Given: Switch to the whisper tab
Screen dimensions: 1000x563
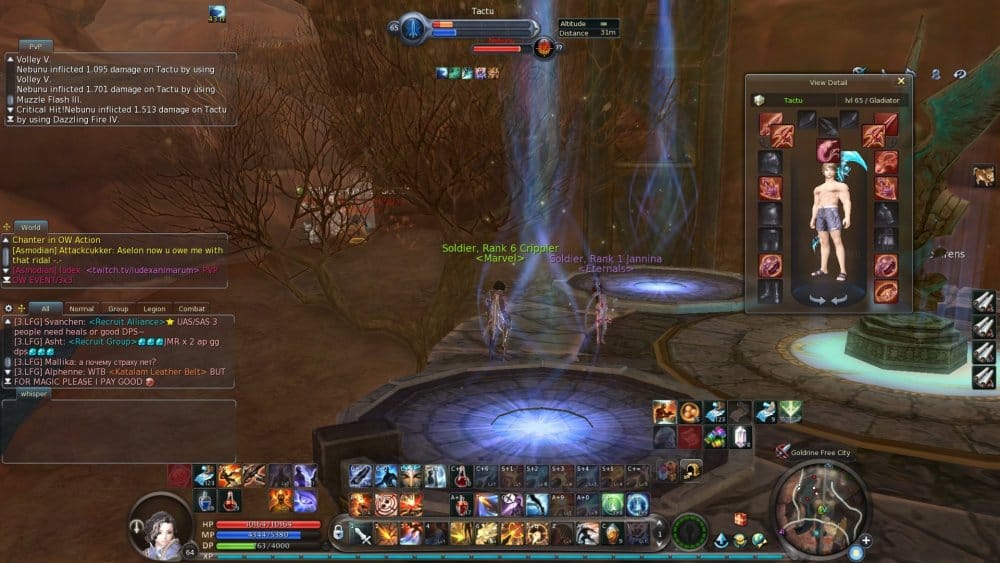Looking at the screenshot, I should point(33,394).
